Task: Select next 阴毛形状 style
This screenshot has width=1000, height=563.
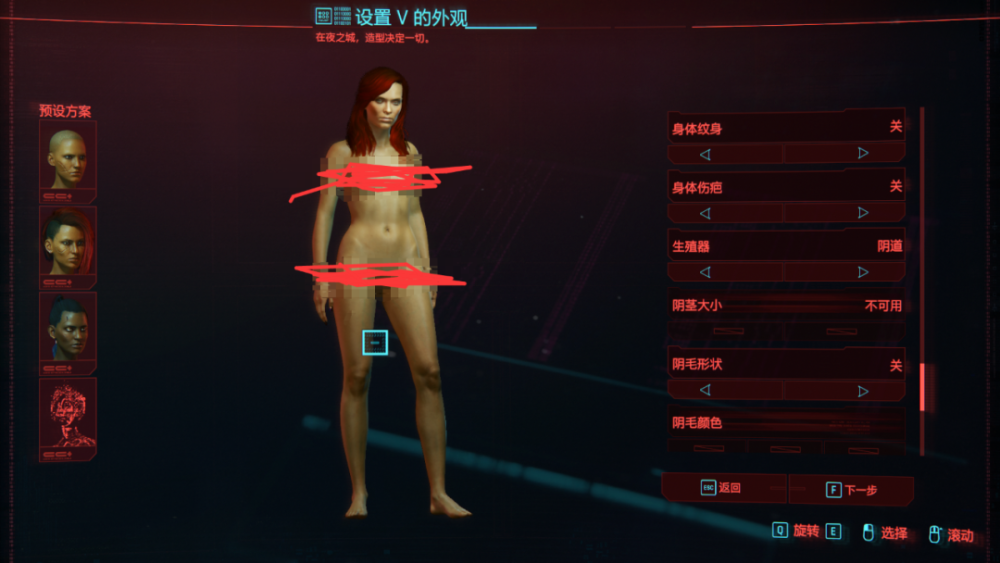Action: click(863, 390)
